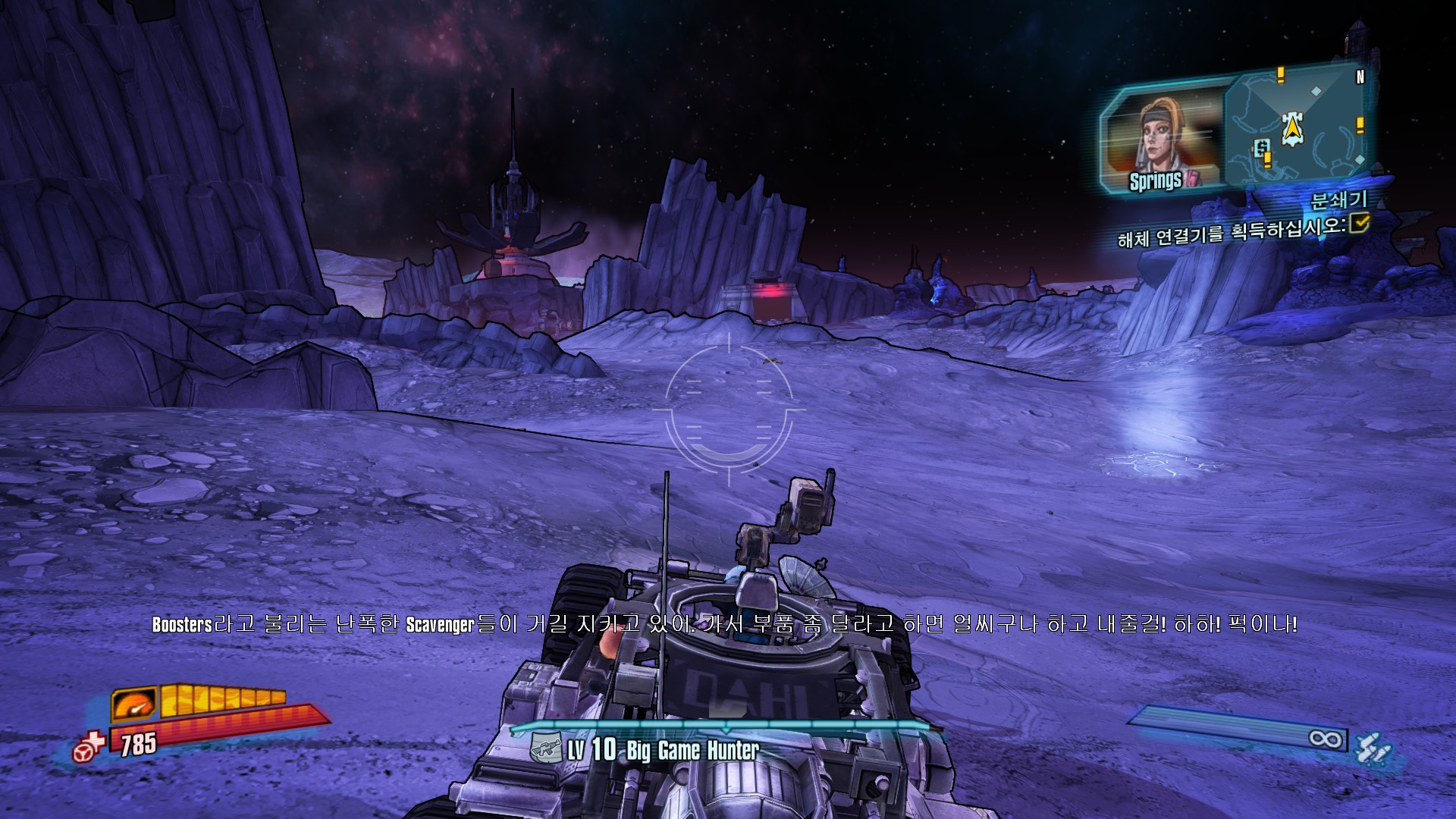
Task: Toggle the mission objective checkbox
Action: click(1360, 222)
